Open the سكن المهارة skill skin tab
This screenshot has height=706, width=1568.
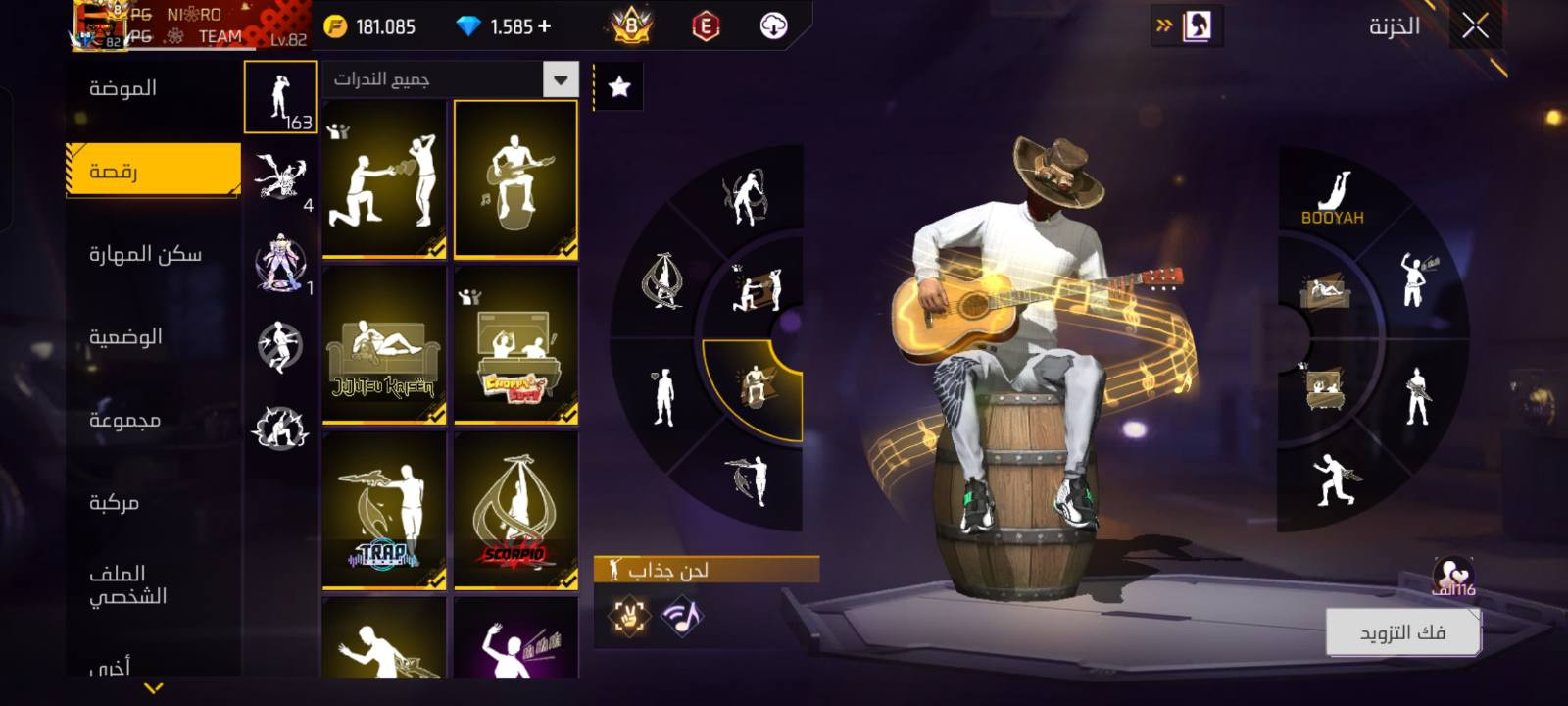pos(145,254)
